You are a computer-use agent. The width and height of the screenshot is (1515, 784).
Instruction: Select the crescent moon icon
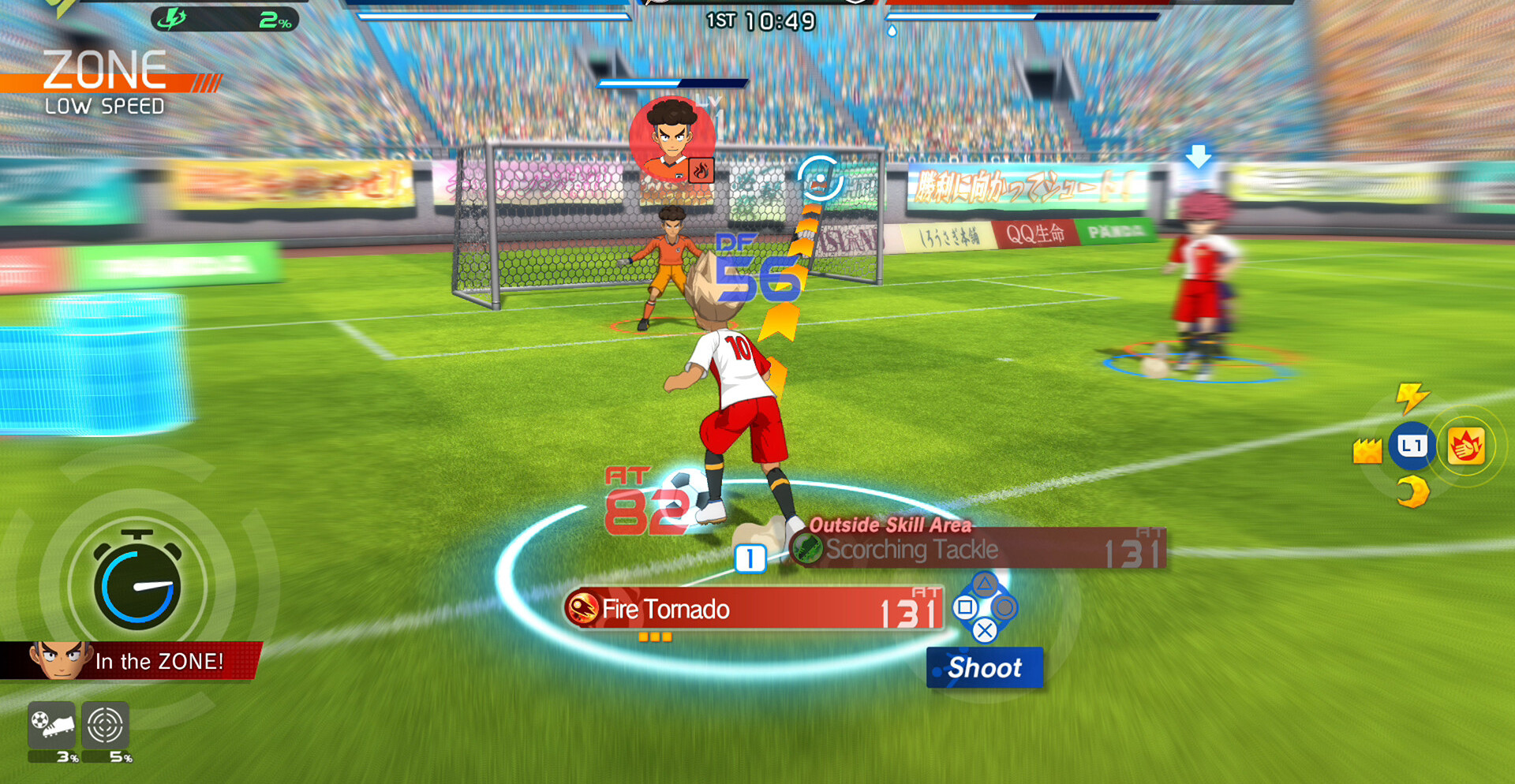[1412, 492]
